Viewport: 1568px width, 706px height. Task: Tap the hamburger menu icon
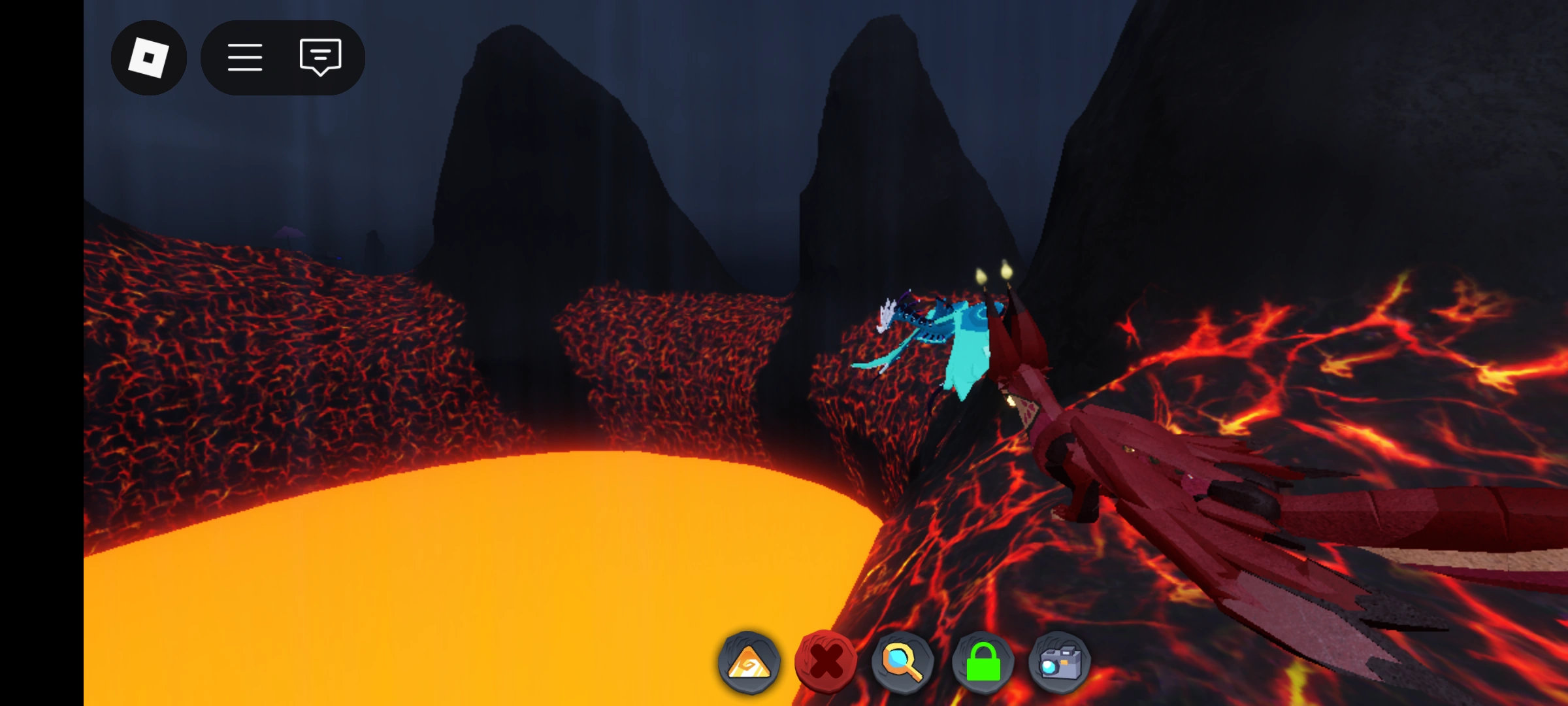click(x=246, y=58)
